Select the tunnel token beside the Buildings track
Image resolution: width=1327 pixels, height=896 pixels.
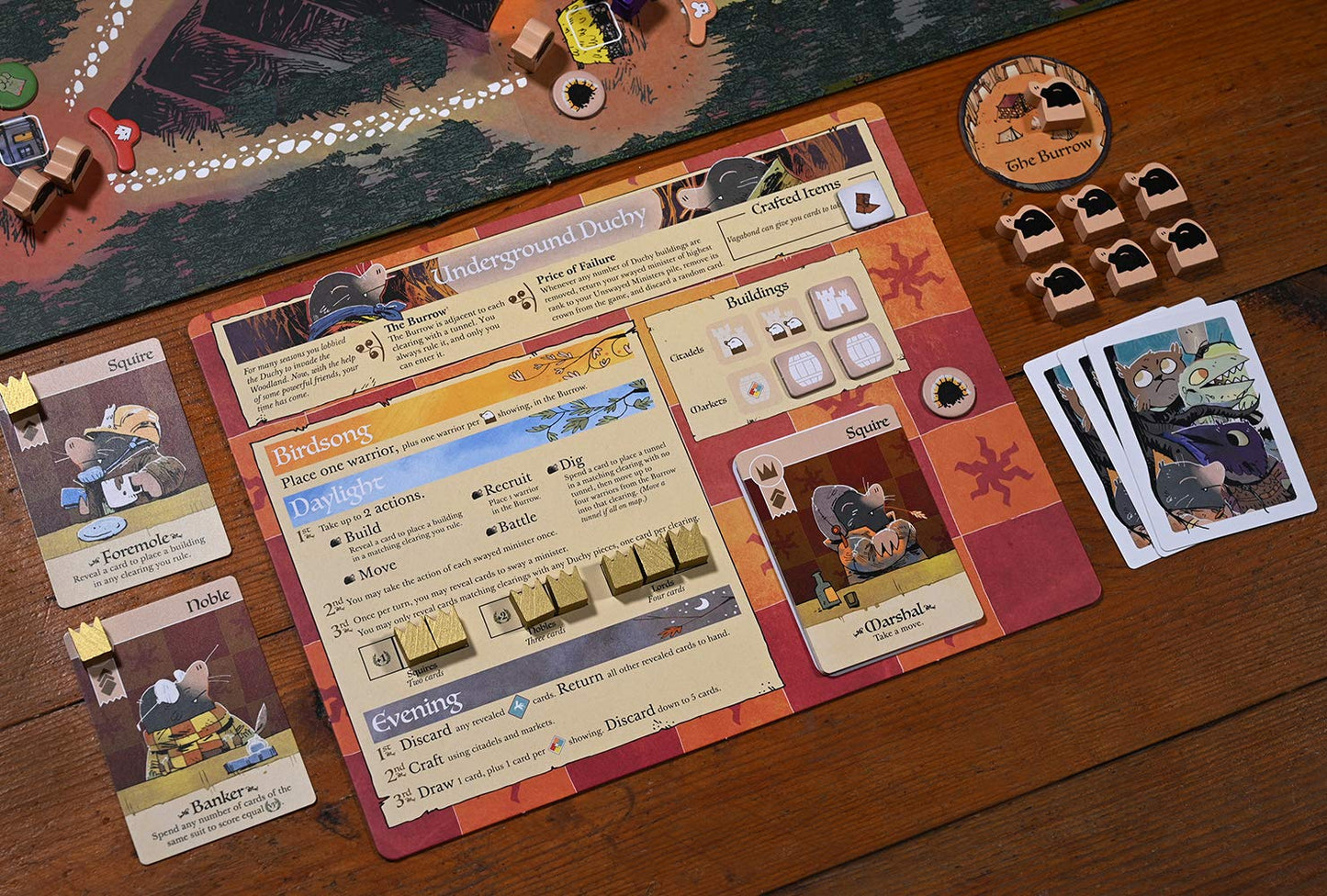click(949, 393)
